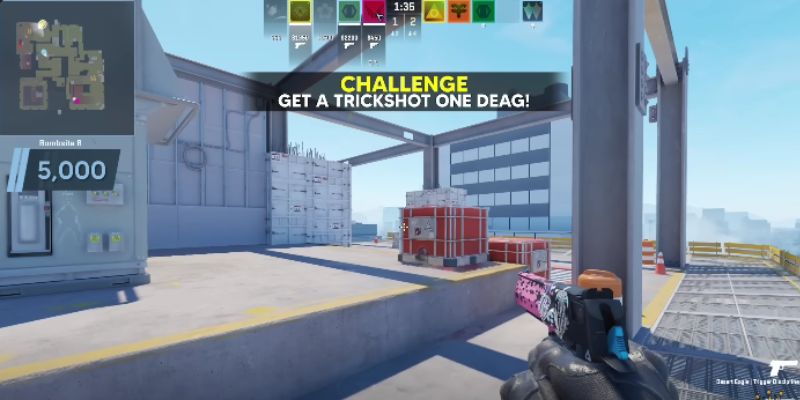Screen dimensions: 800x400
Task: Select the pink player avatar beside the timer
Action: pyautogui.click(x=374, y=12)
